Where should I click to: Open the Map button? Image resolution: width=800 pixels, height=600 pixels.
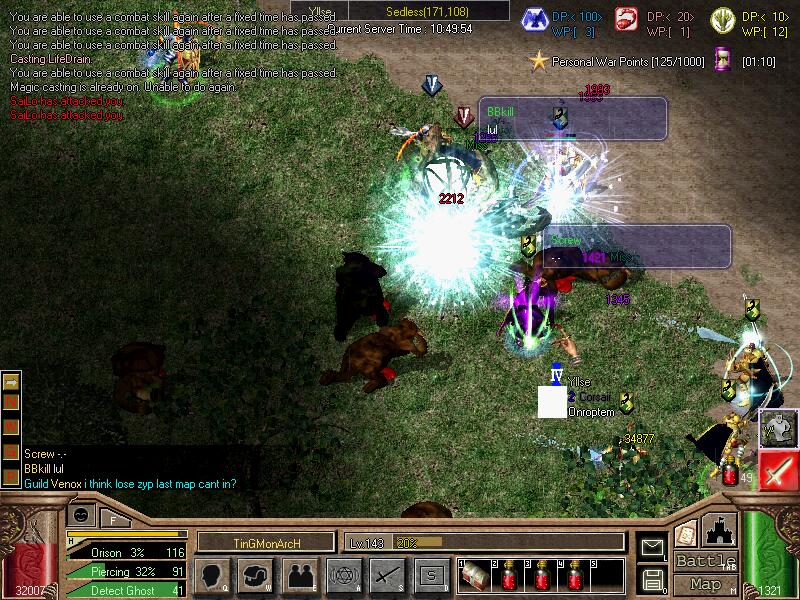tap(706, 584)
